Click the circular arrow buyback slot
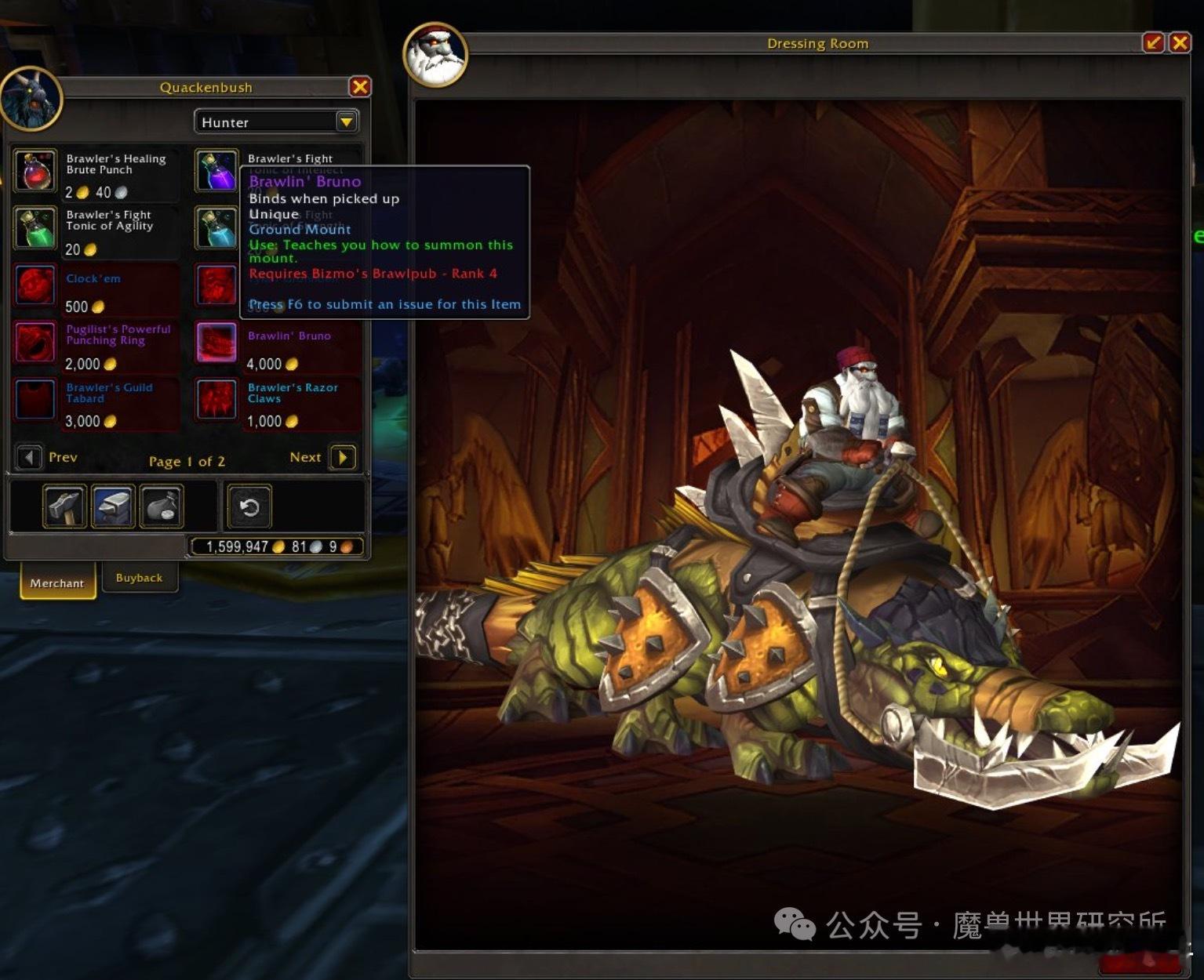Screen dimensions: 1204x980 tap(249, 506)
